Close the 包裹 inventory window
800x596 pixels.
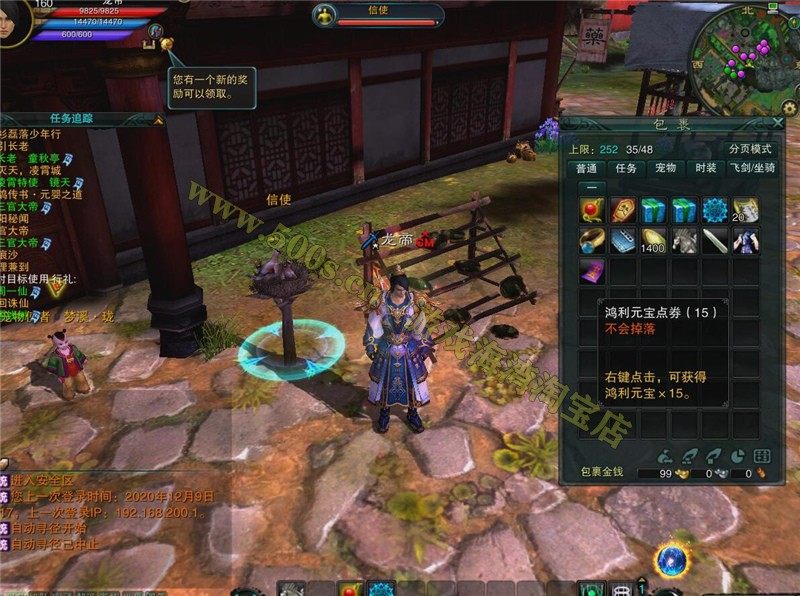tap(777, 123)
